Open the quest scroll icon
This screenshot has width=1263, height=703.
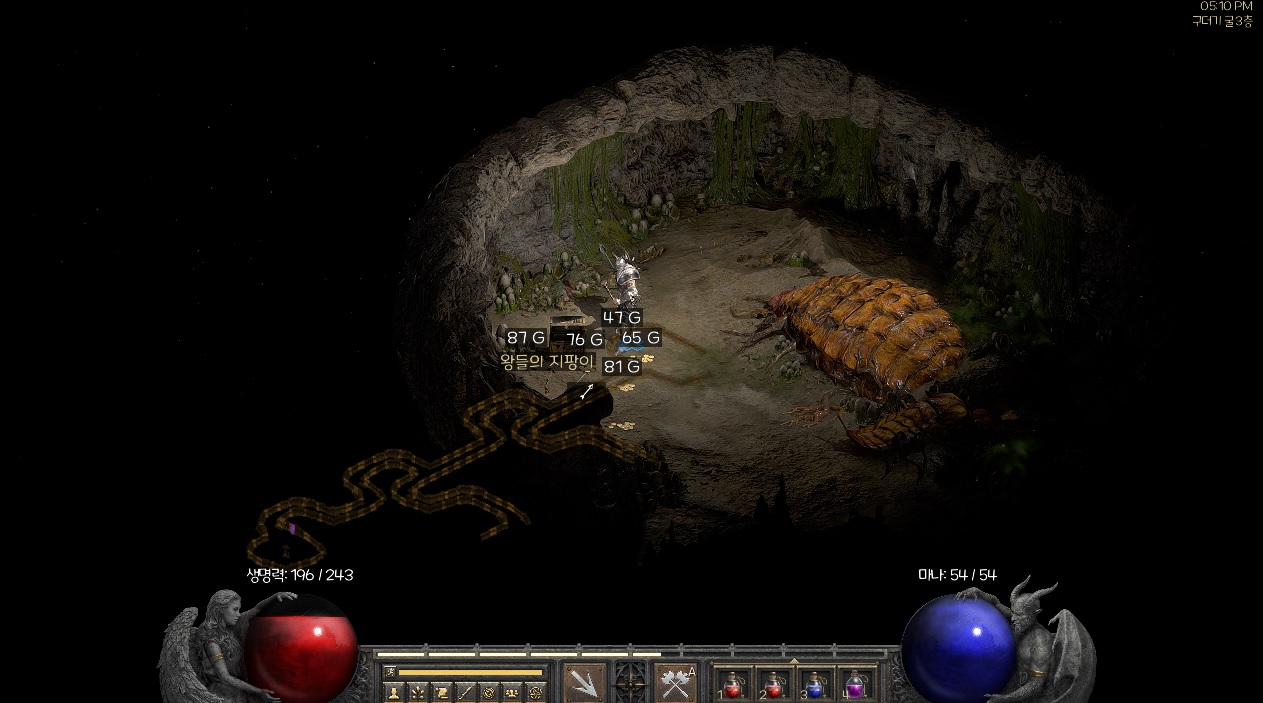coord(441,692)
